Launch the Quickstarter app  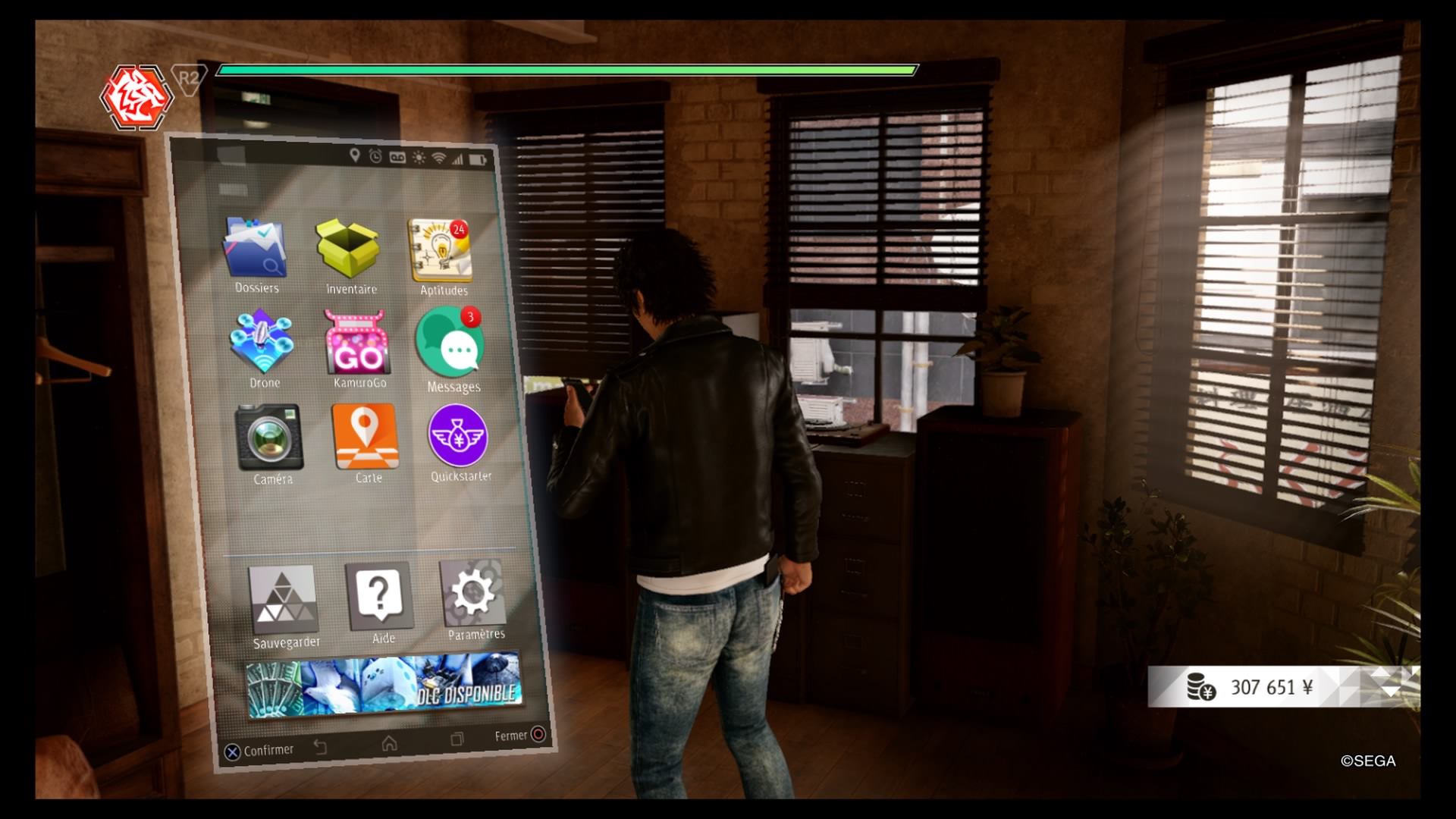point(458,436)
